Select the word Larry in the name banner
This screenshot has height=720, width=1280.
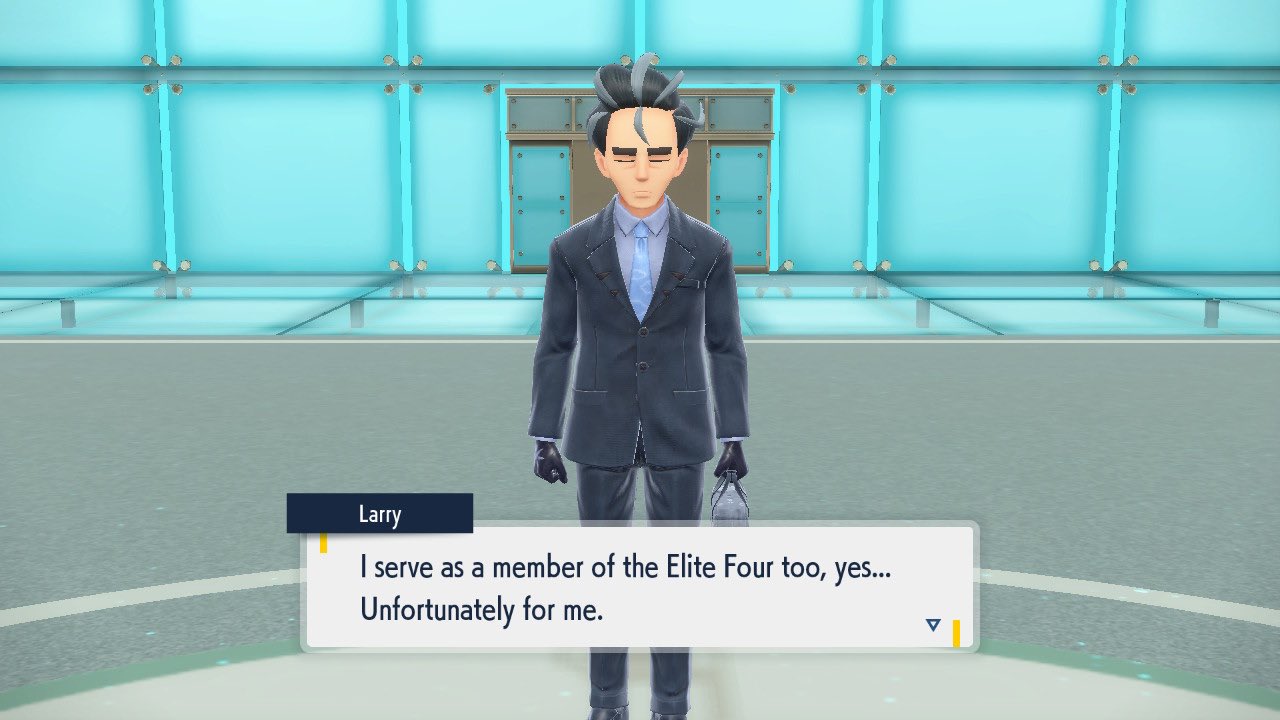(380, 513)
